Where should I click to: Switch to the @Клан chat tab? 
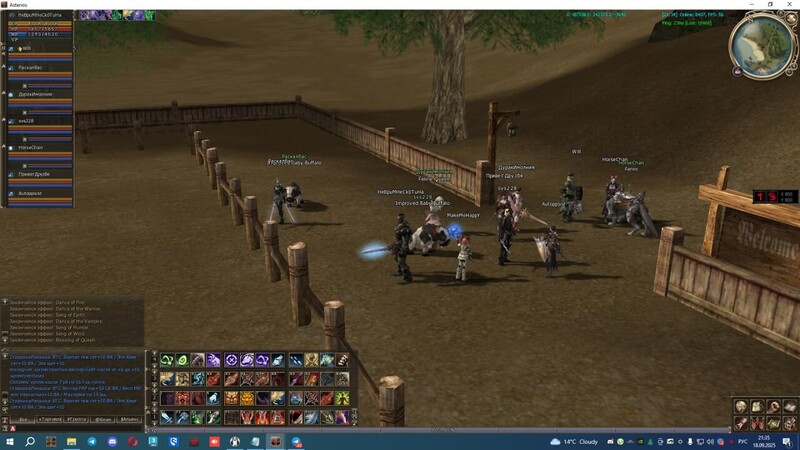[104, 420]
